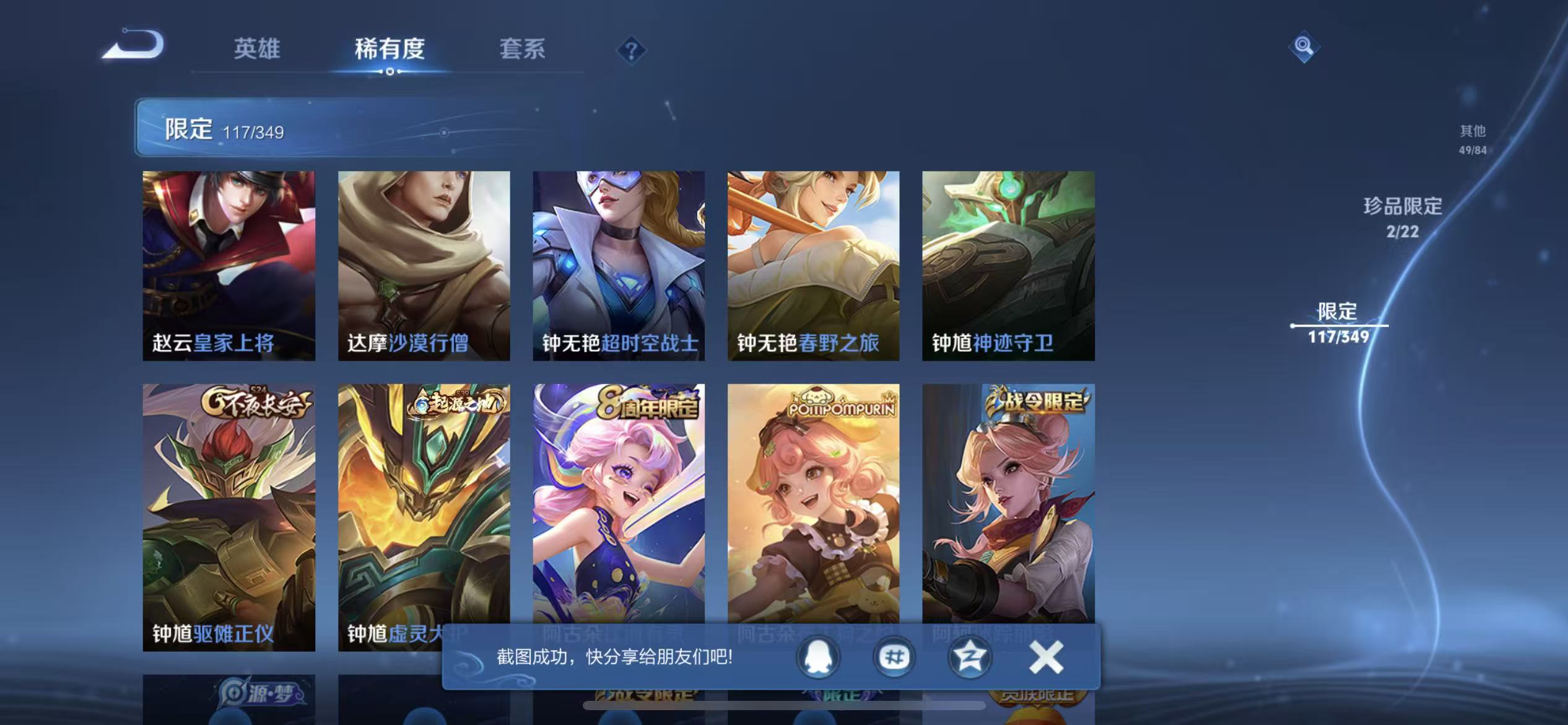
Task: Select the 稀有度 tab
Action: [390, 50]
